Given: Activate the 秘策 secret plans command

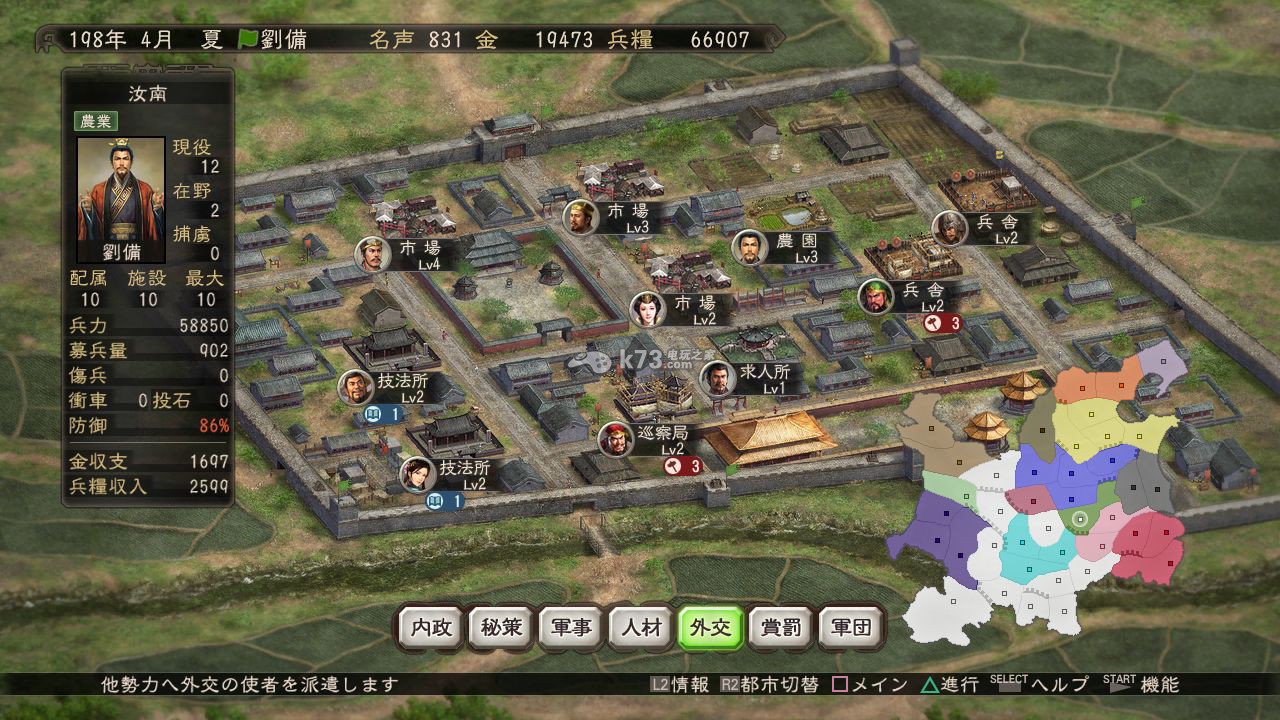Looking at the screenshot, I should click(499, 629).
